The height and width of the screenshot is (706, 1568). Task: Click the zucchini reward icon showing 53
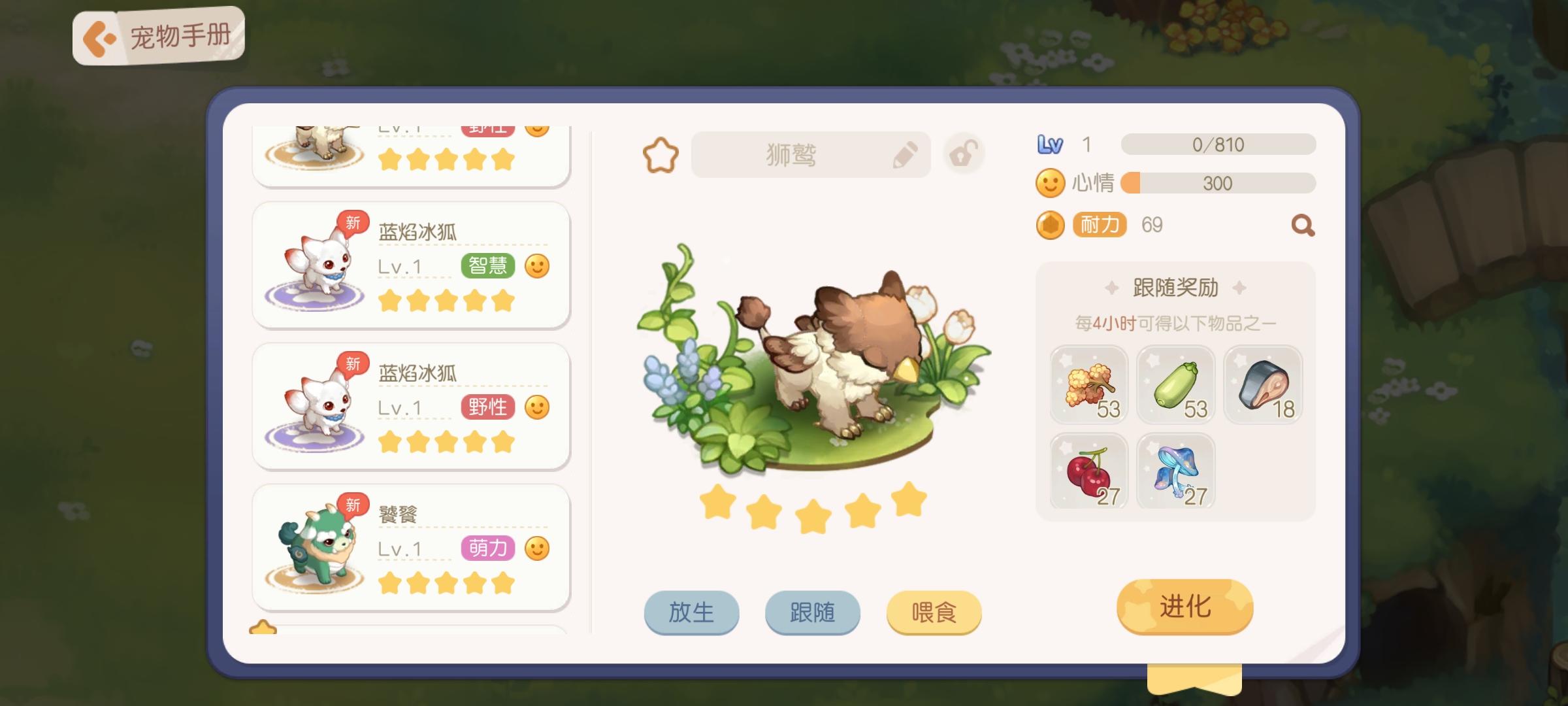pos(1175,385)
